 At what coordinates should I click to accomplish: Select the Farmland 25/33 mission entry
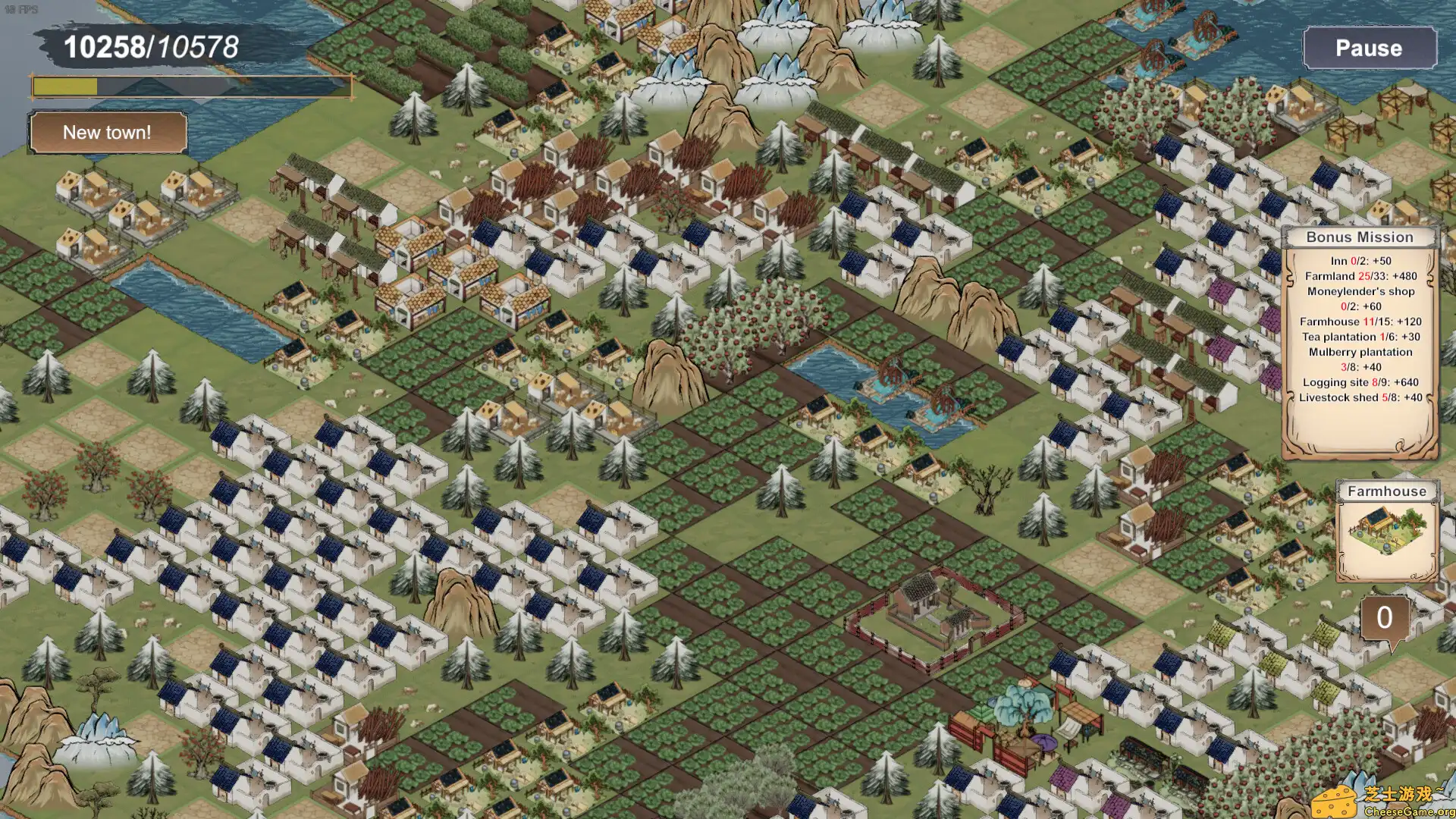coord(1363,275)
